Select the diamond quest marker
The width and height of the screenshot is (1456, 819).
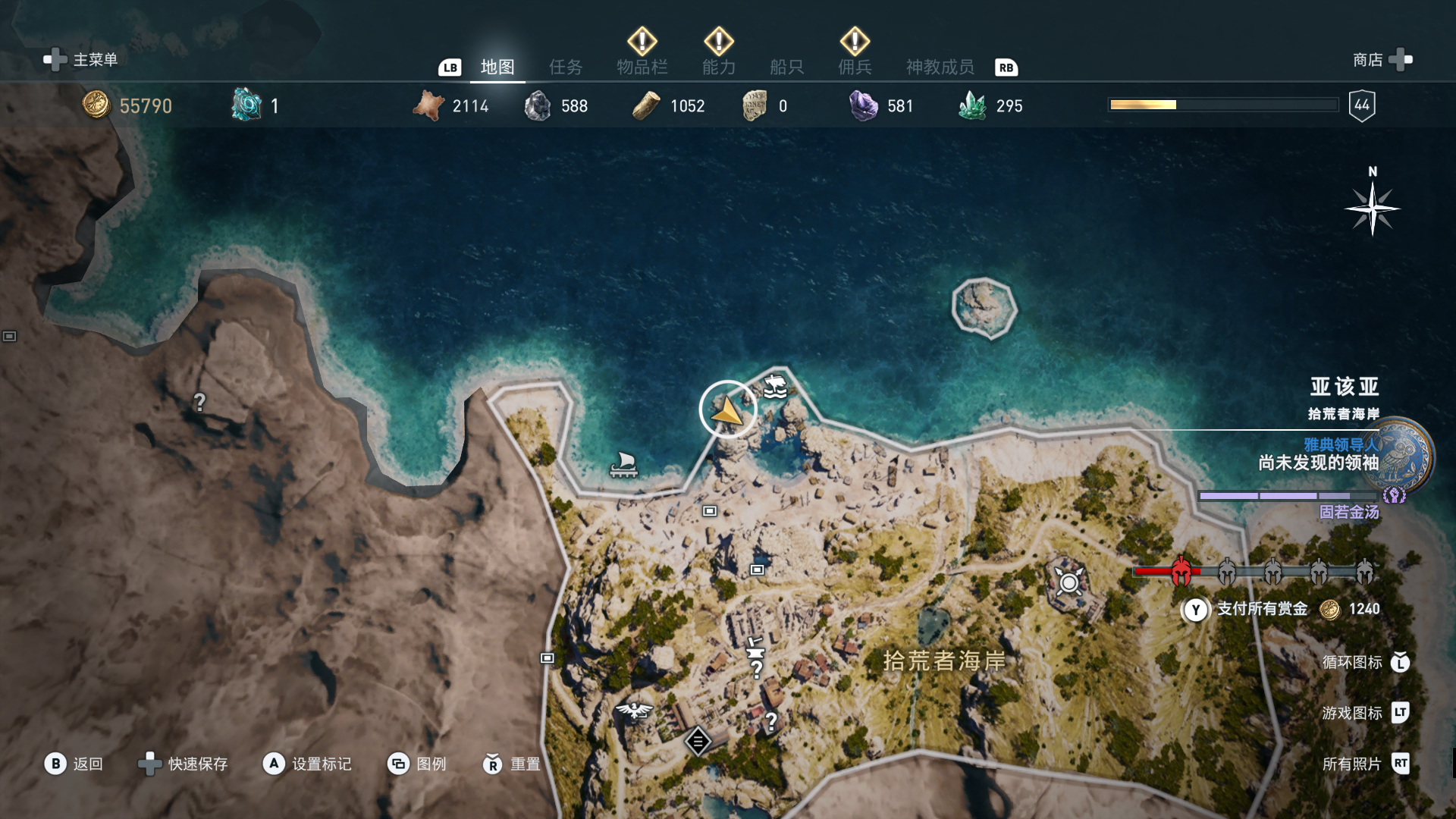tap(698, 741)
